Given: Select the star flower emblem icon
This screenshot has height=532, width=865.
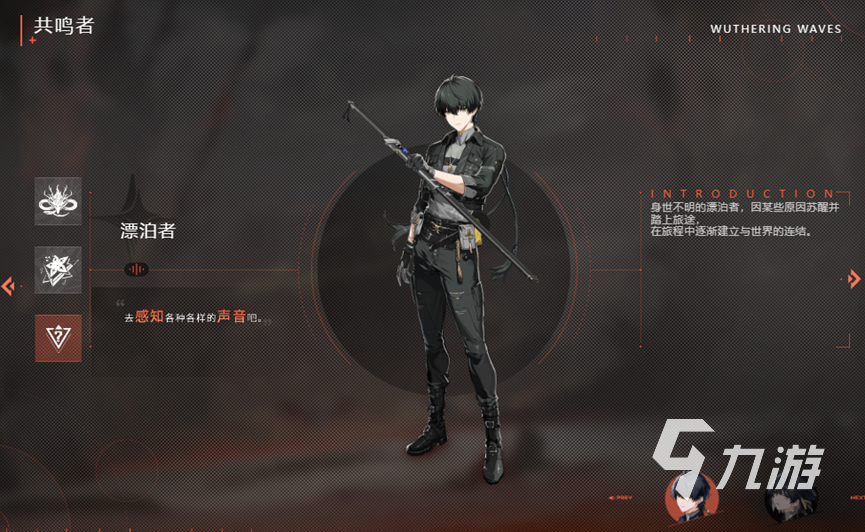Looking at the screenshot, I should 58,270.
